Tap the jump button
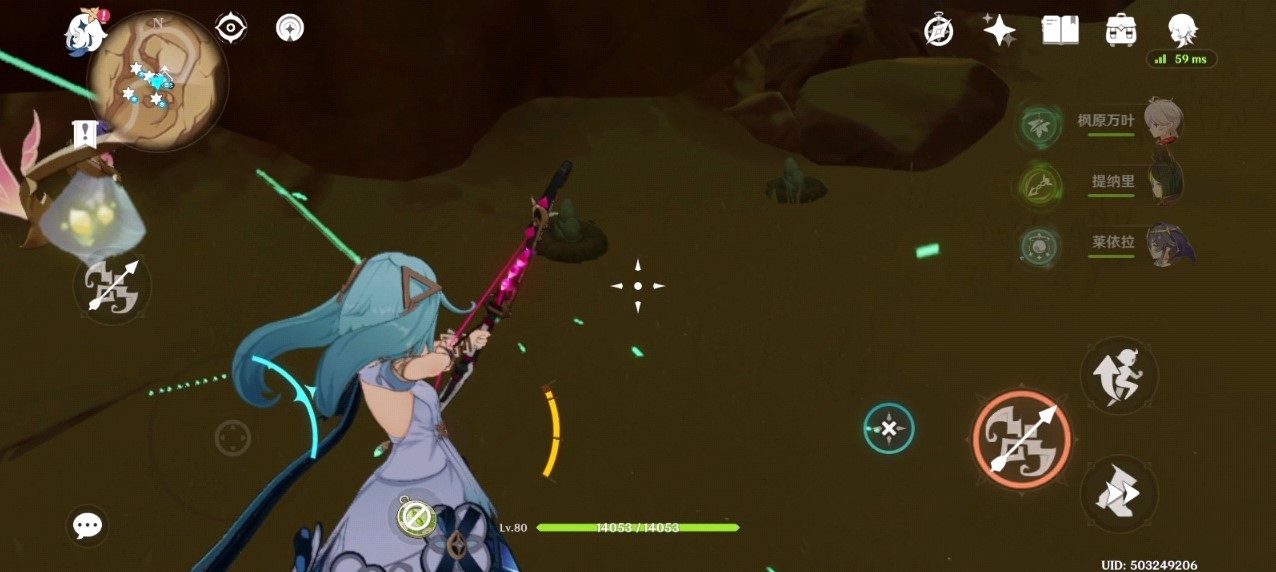The width and height of the screenshot is (1276, 572). pyautogui.click(x=1119, y=375)
